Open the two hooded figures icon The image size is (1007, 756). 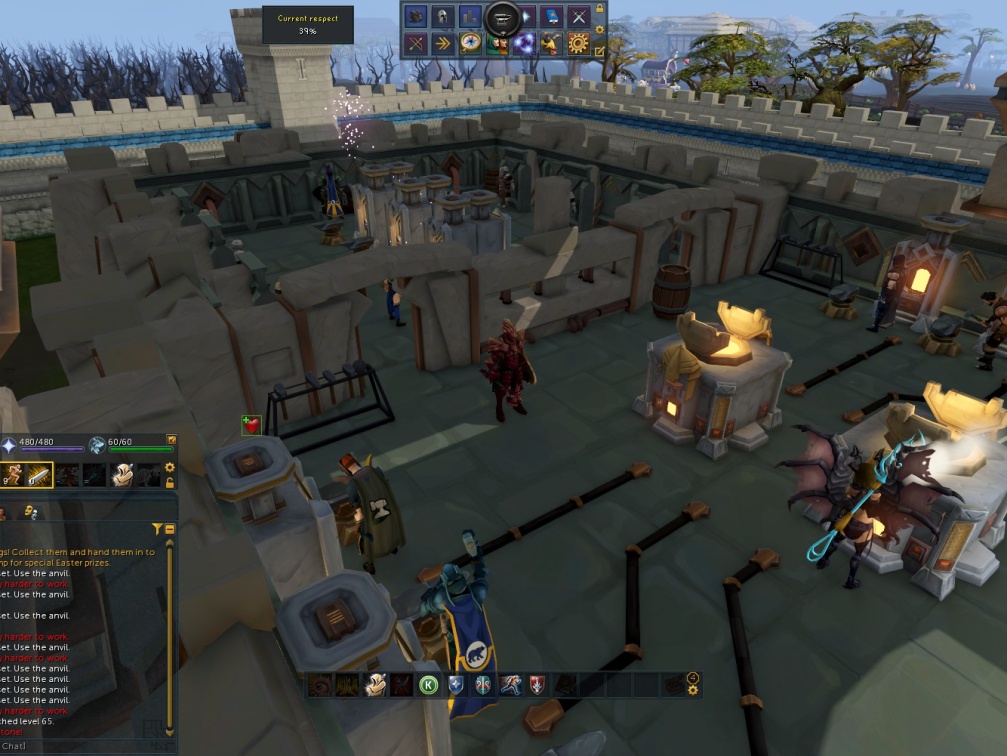[x=497, y=43]
